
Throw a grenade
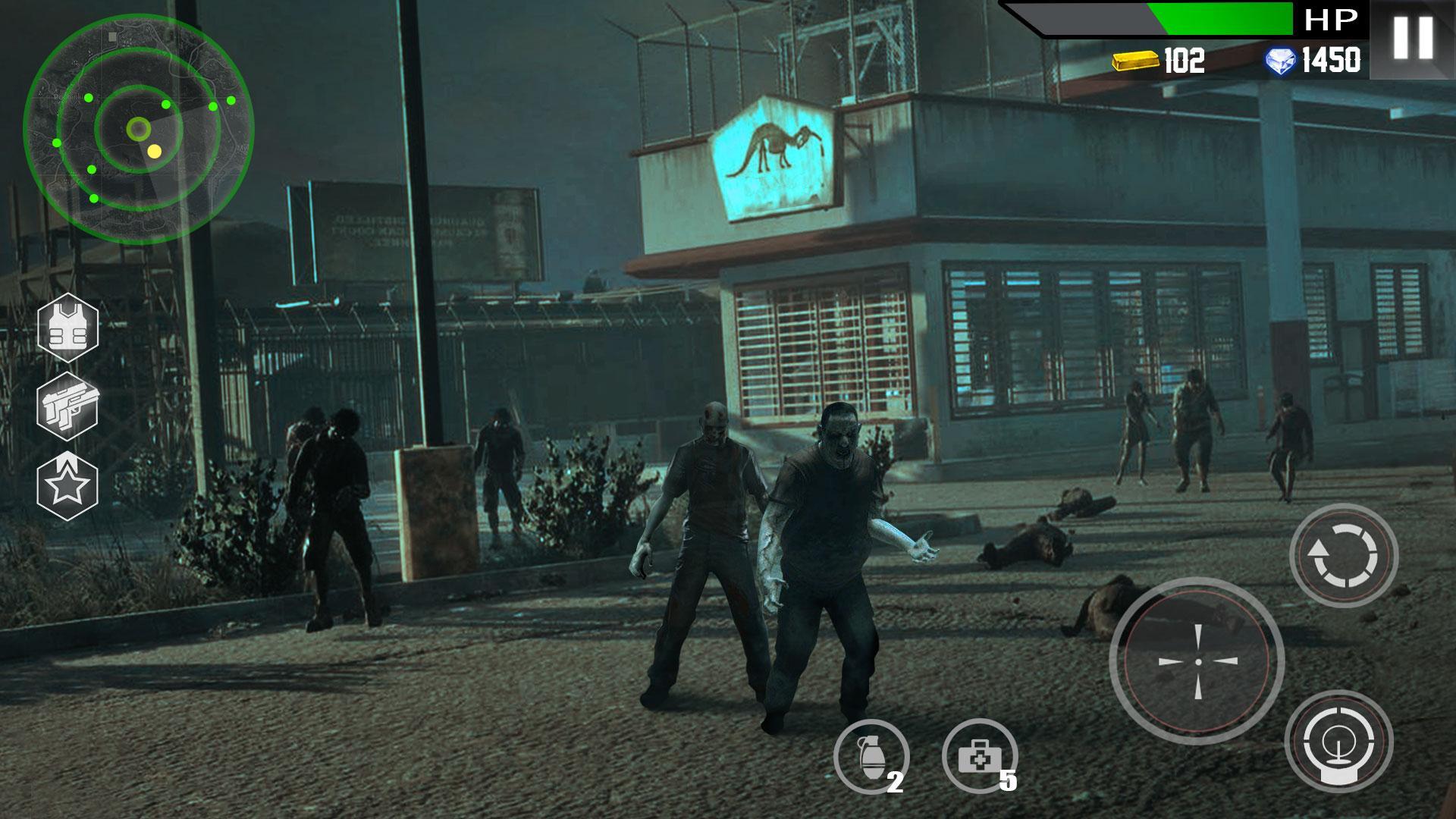[x=871, y=757]
